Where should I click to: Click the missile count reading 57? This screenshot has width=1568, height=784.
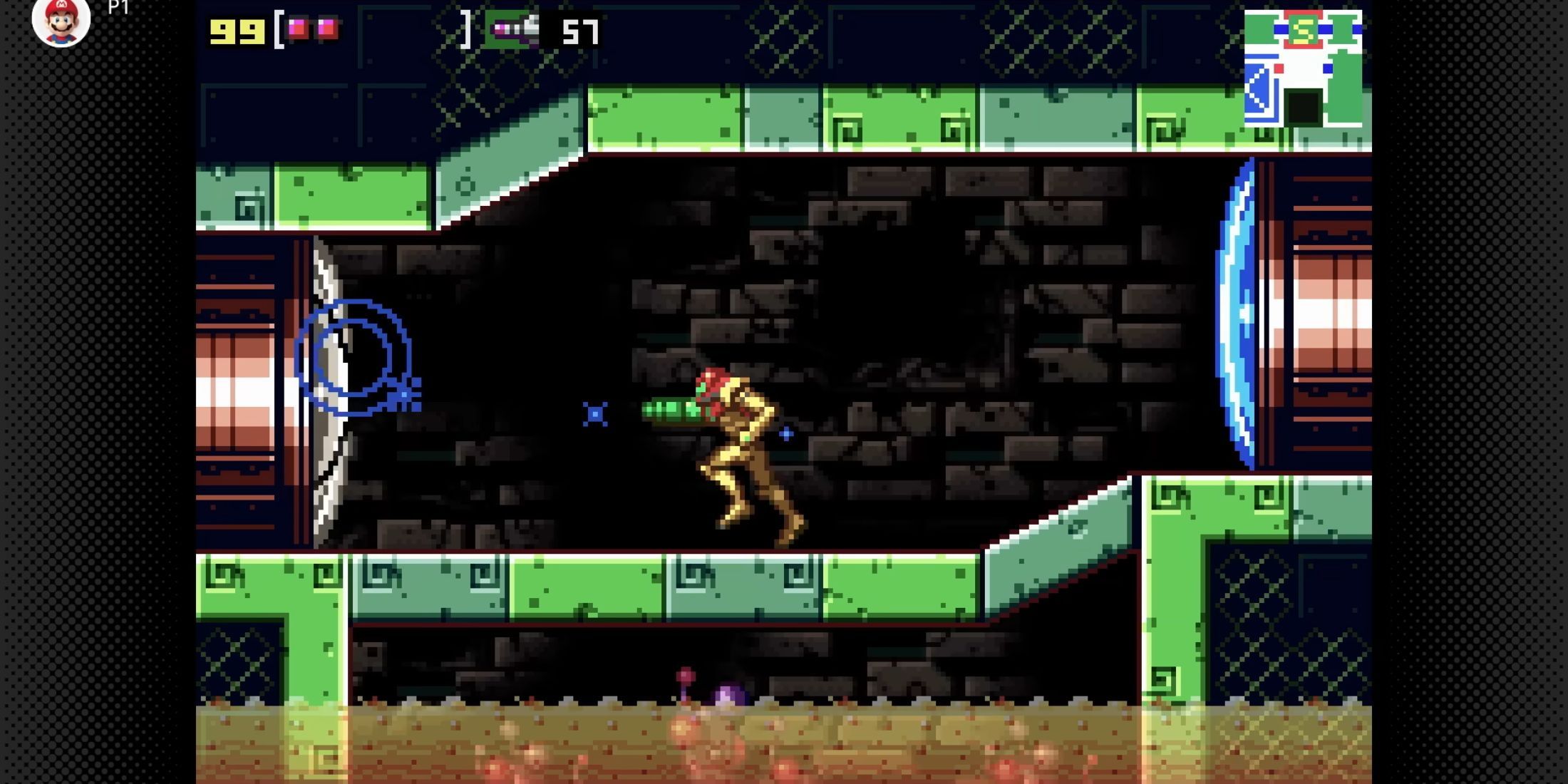coord(581,31)
